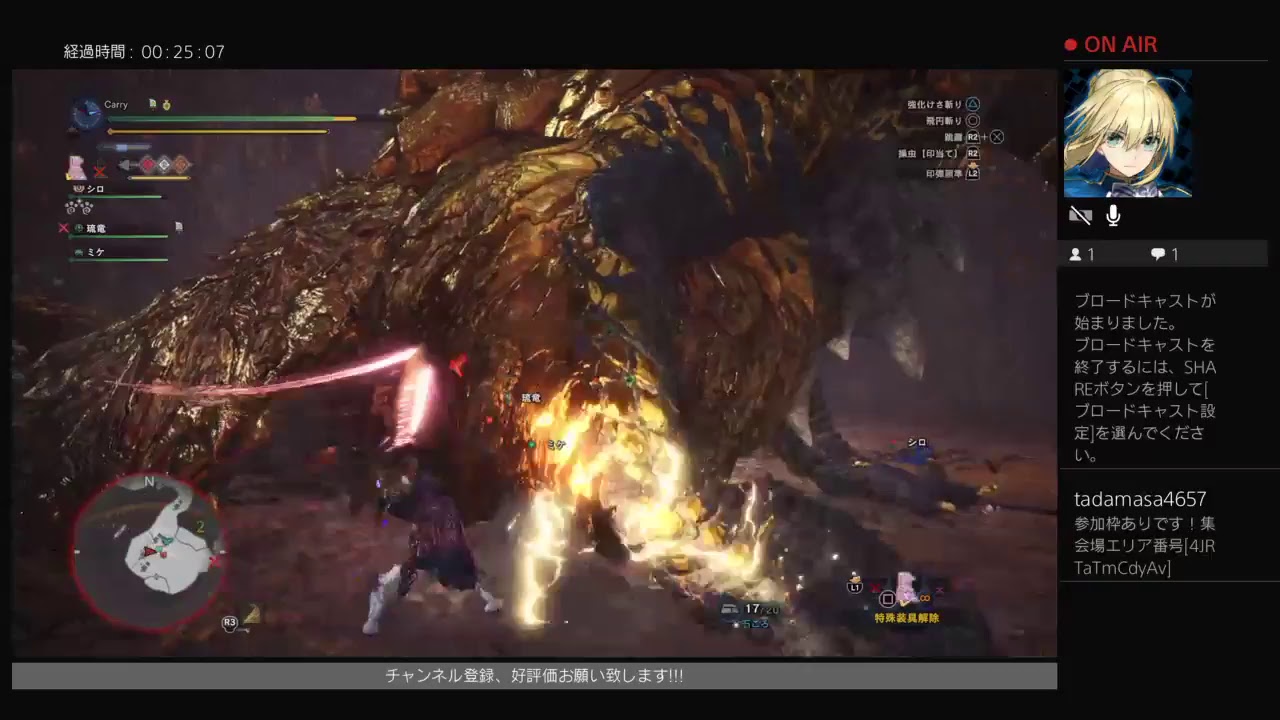Click the medal icon beside the Carry name
Image resolution: width=1280 pixels, height=720 pixels.
[x=167, y=104]
